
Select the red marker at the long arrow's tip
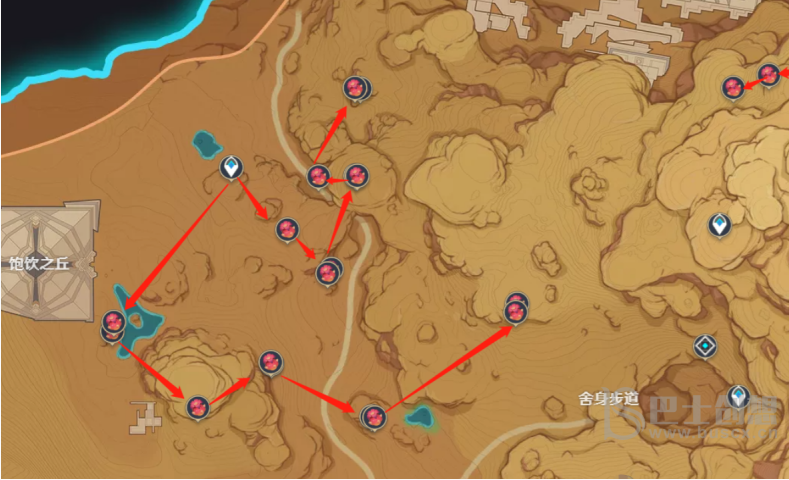[x=516, y=311]
